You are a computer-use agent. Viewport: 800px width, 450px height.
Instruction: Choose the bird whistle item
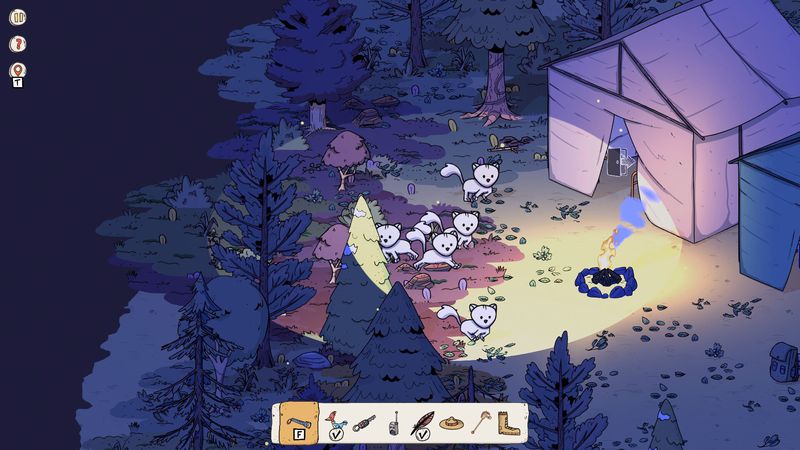point(335,422)
